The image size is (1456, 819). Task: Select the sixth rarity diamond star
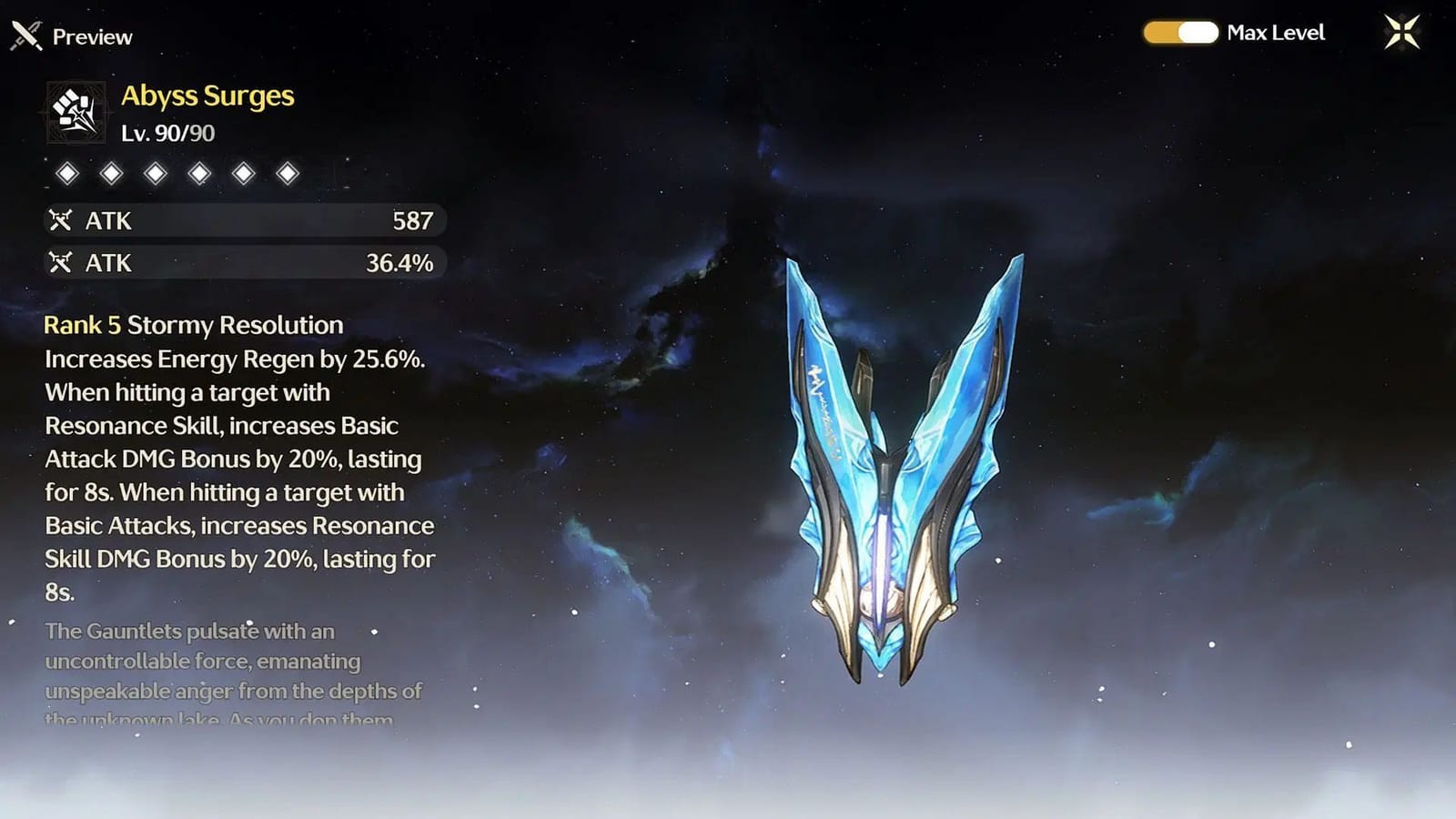point(287,172)
